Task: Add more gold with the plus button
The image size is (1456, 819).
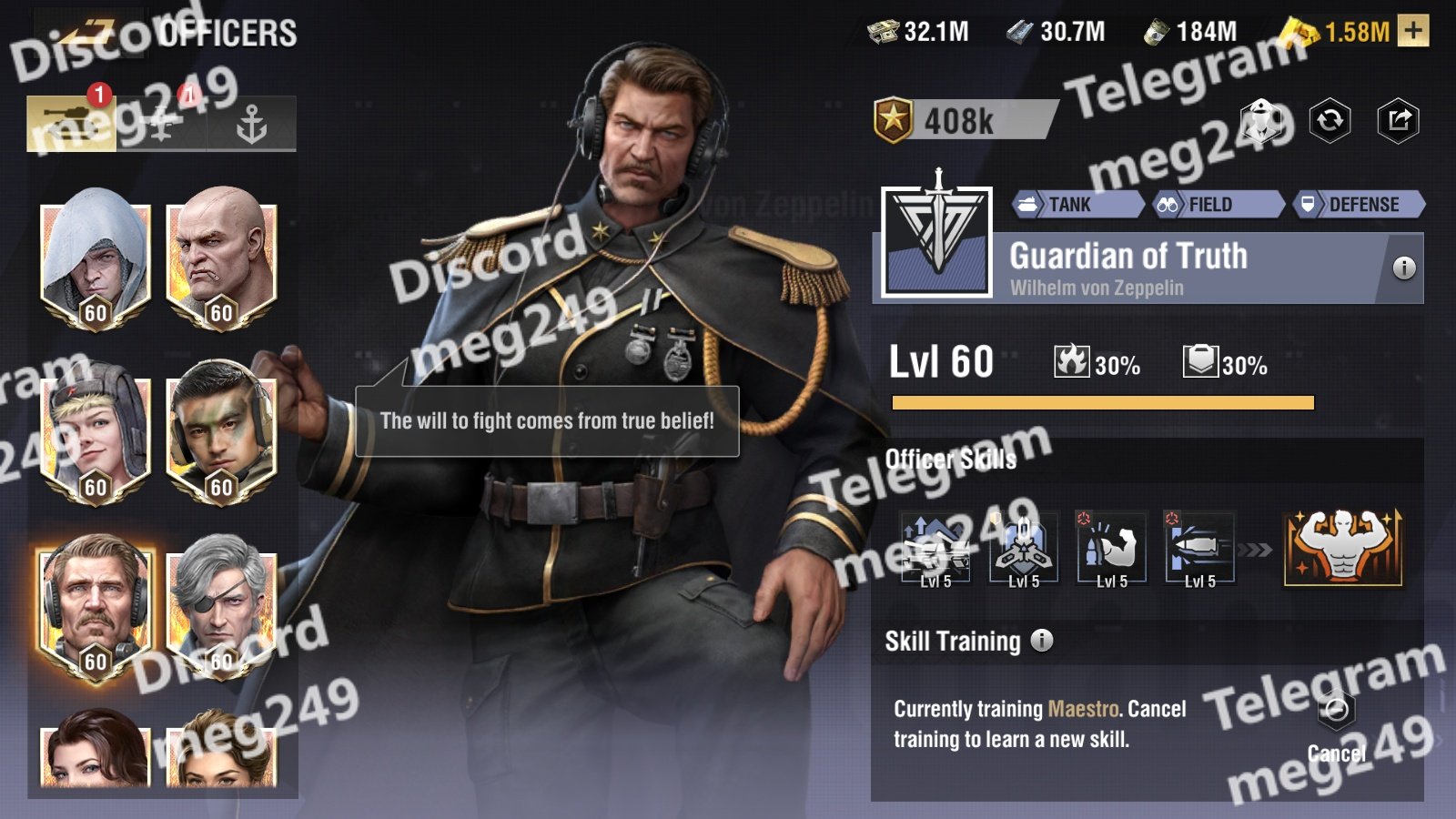Action: (1413, 31)
